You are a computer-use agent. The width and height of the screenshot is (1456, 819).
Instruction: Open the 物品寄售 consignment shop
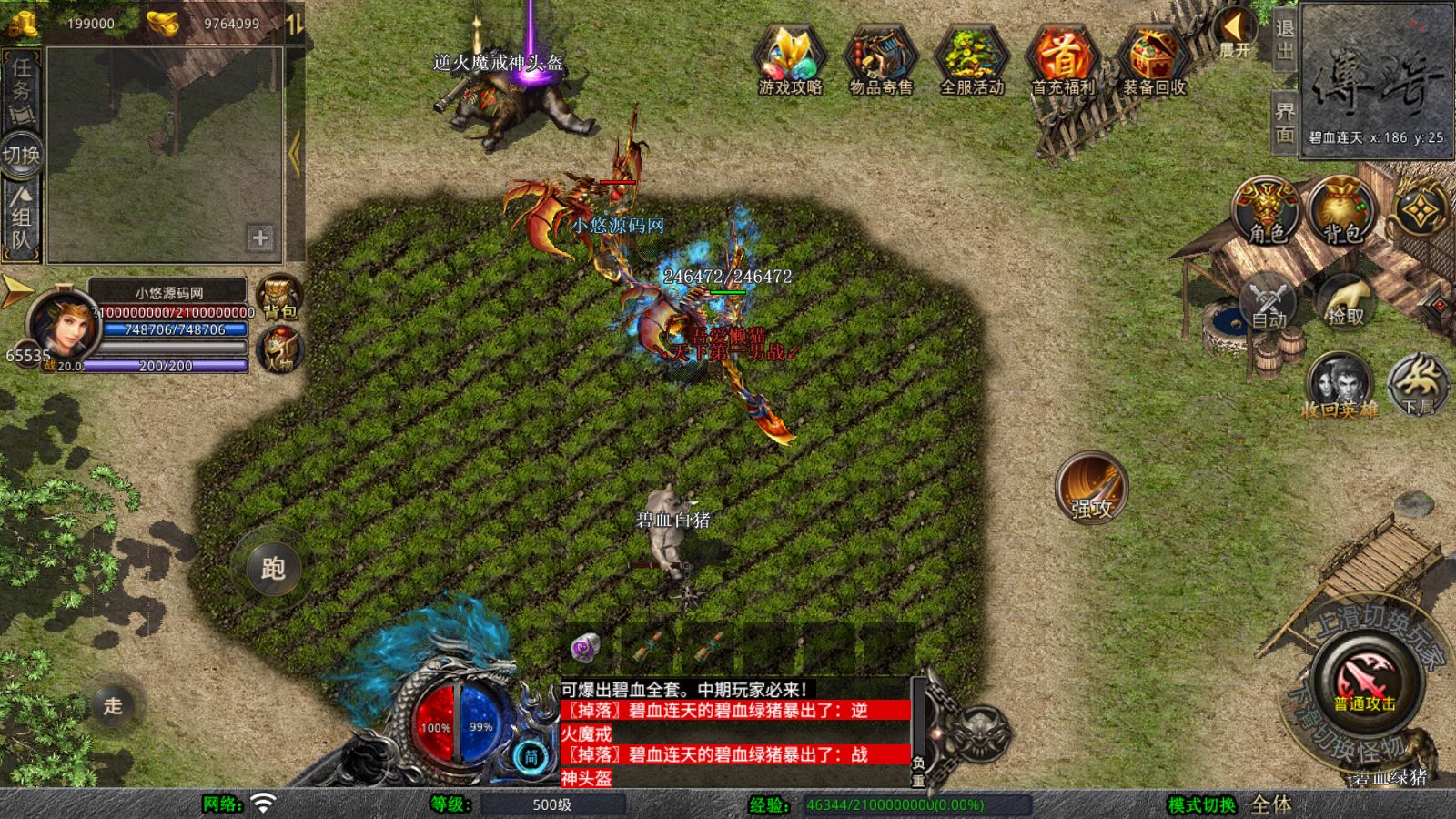881,59
